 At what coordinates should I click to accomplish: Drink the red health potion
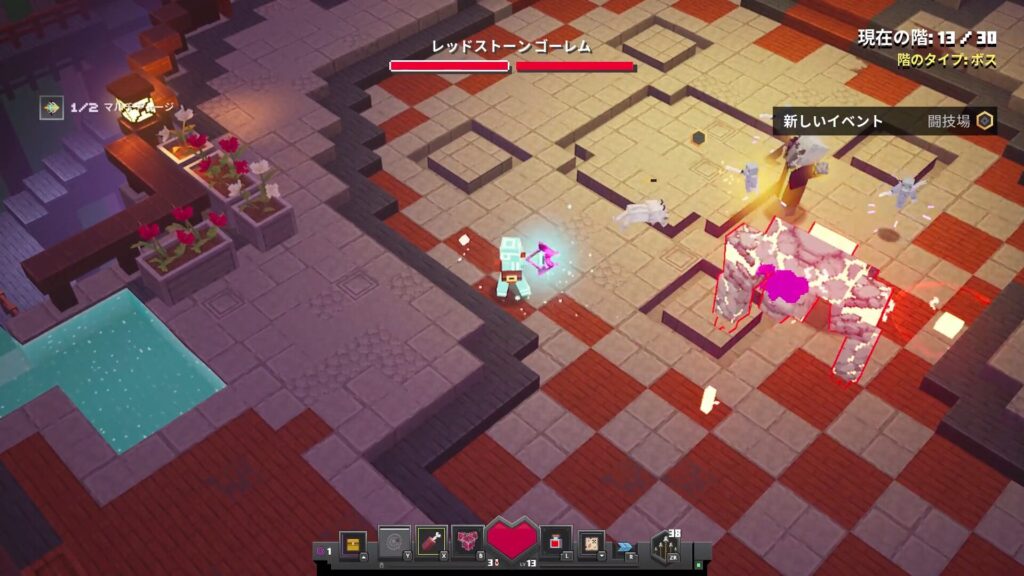click(556, 542)
